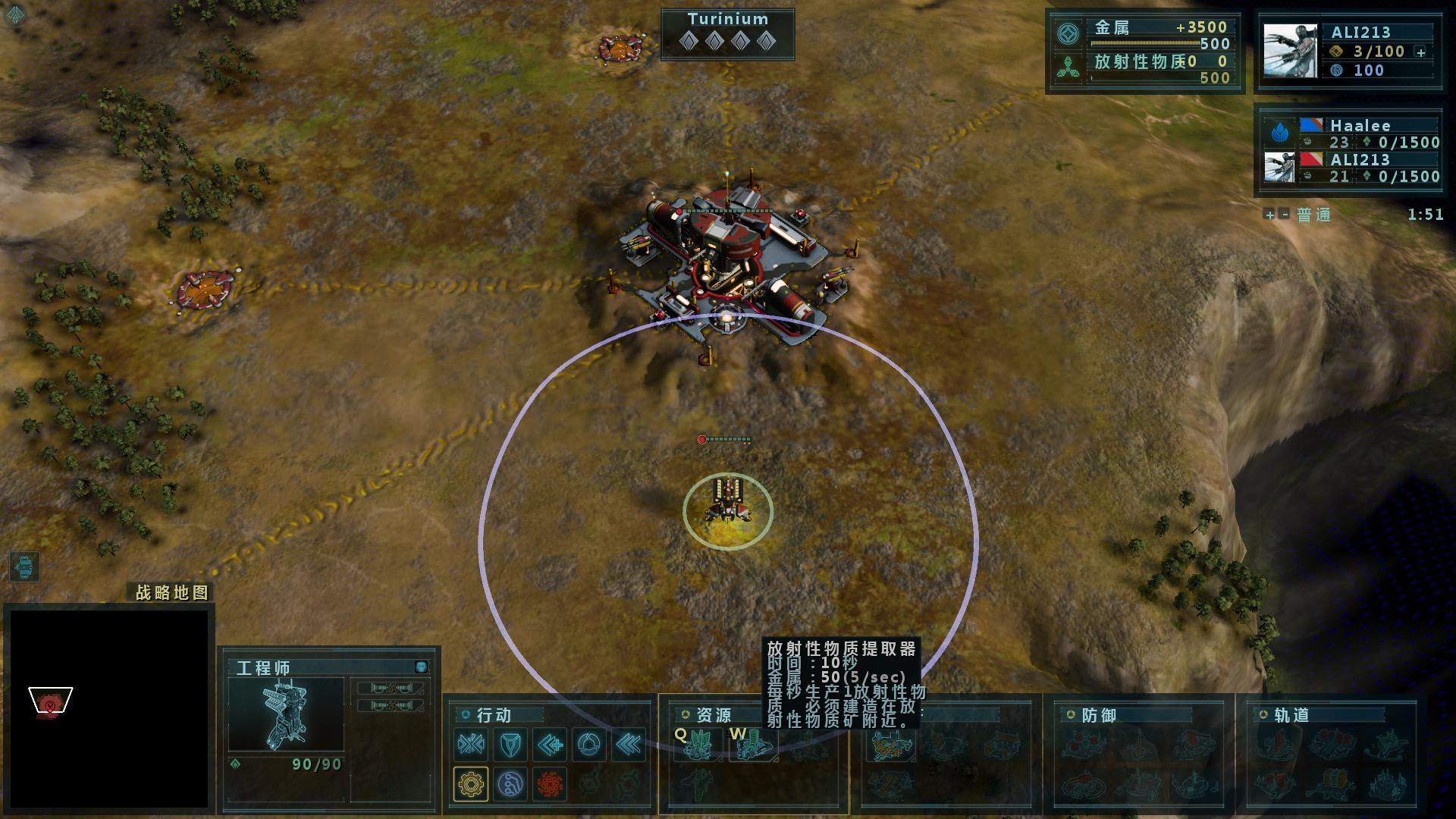Choose the circular rotating-arrows action icon
This screenshot has height=819, width=1456.
[589, 745]
